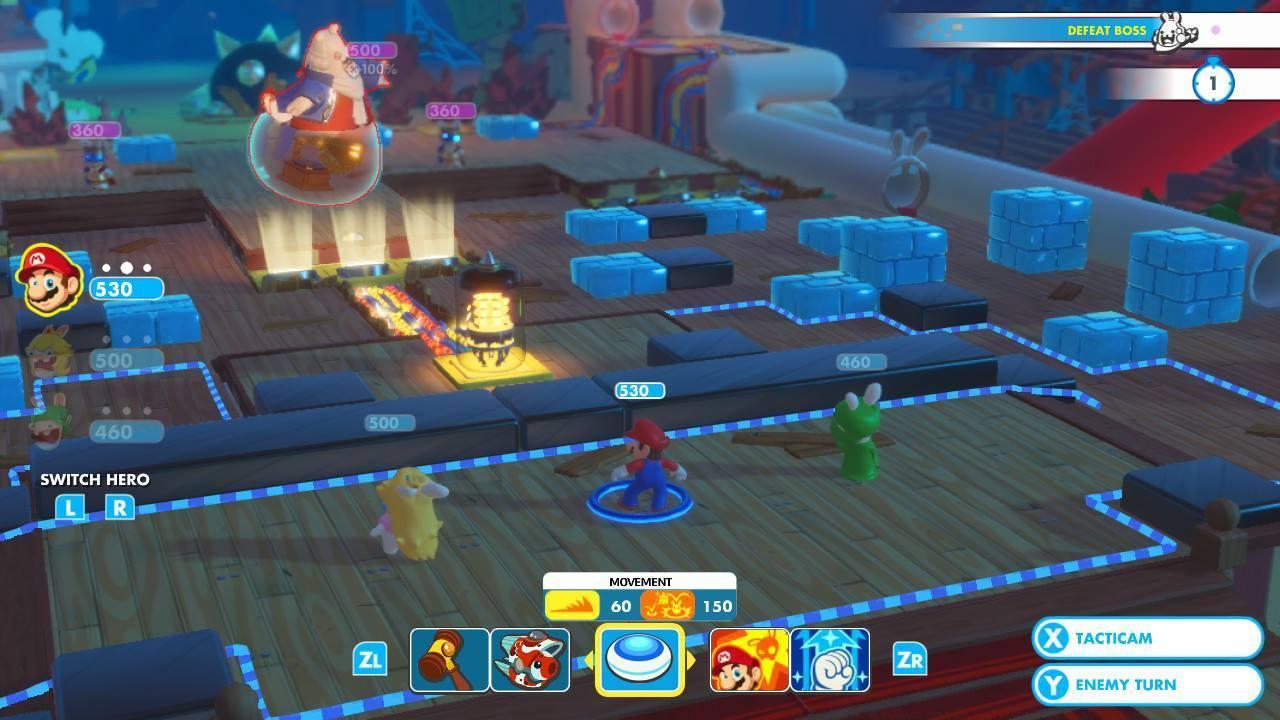
Task: Open the TACTICAM view
Action: pos(1146,638)
